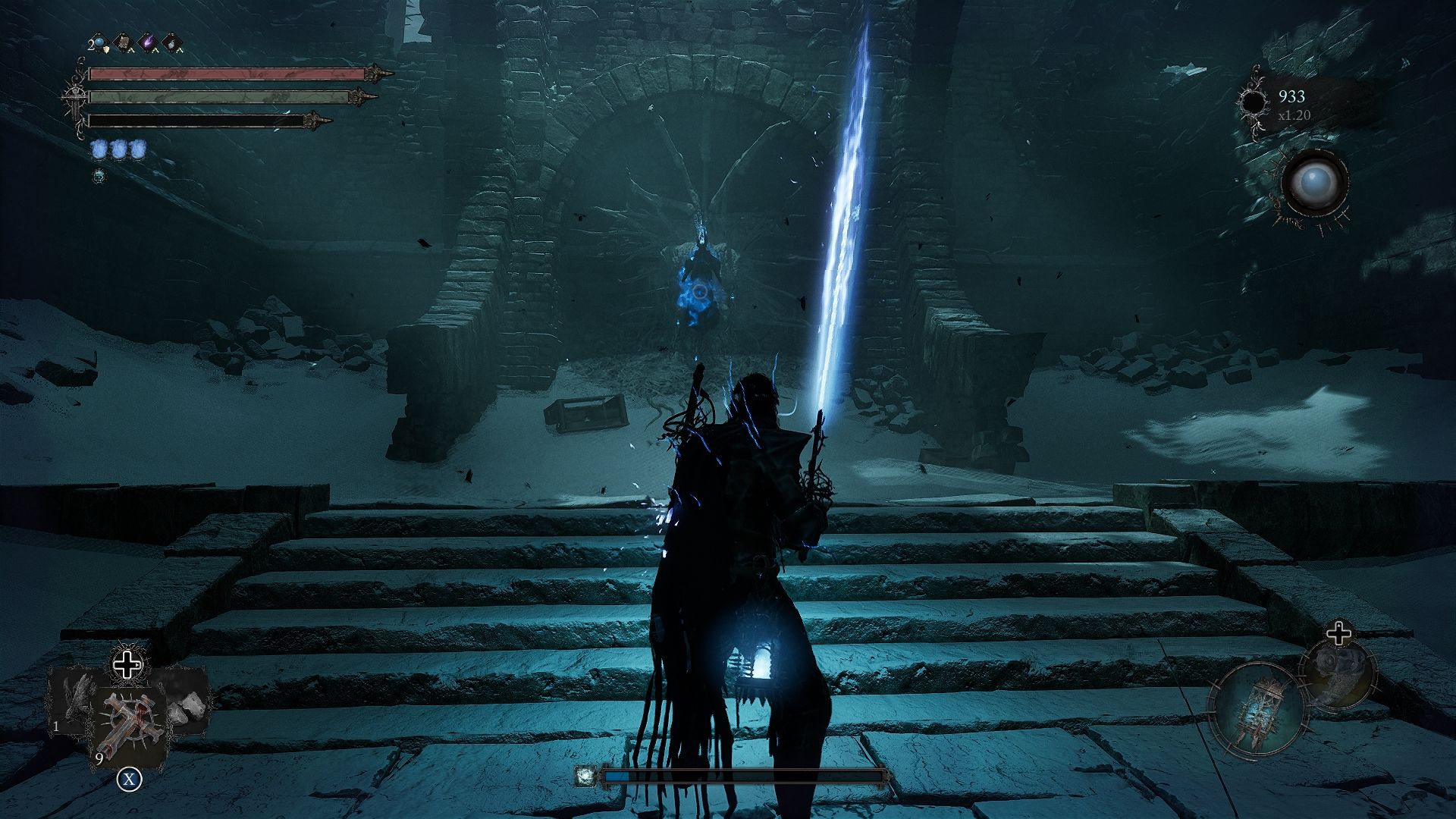Select the scroll quickslot item

tap(124, 41)
